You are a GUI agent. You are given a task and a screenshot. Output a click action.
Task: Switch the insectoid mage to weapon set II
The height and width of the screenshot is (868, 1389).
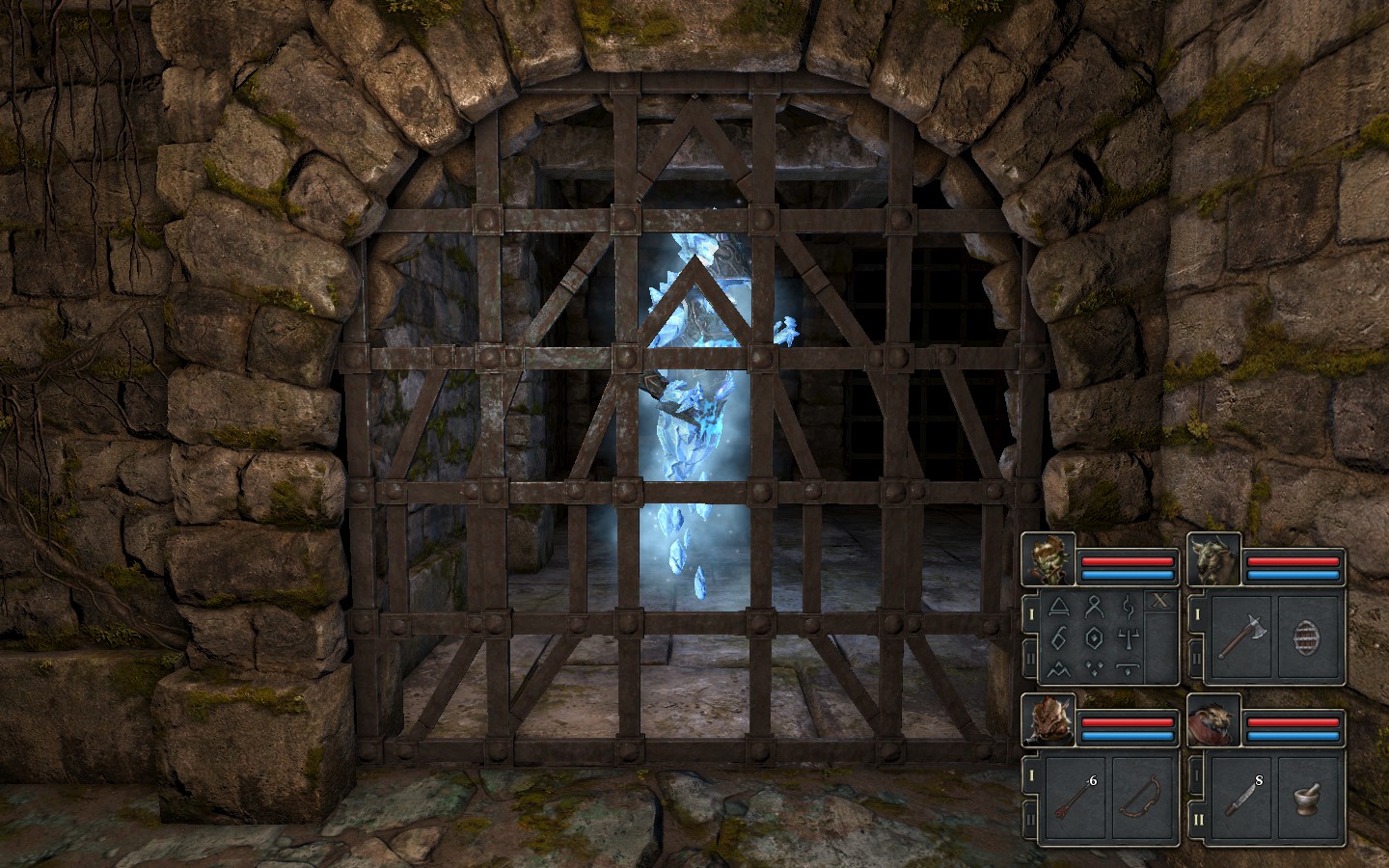[1030, 659]
